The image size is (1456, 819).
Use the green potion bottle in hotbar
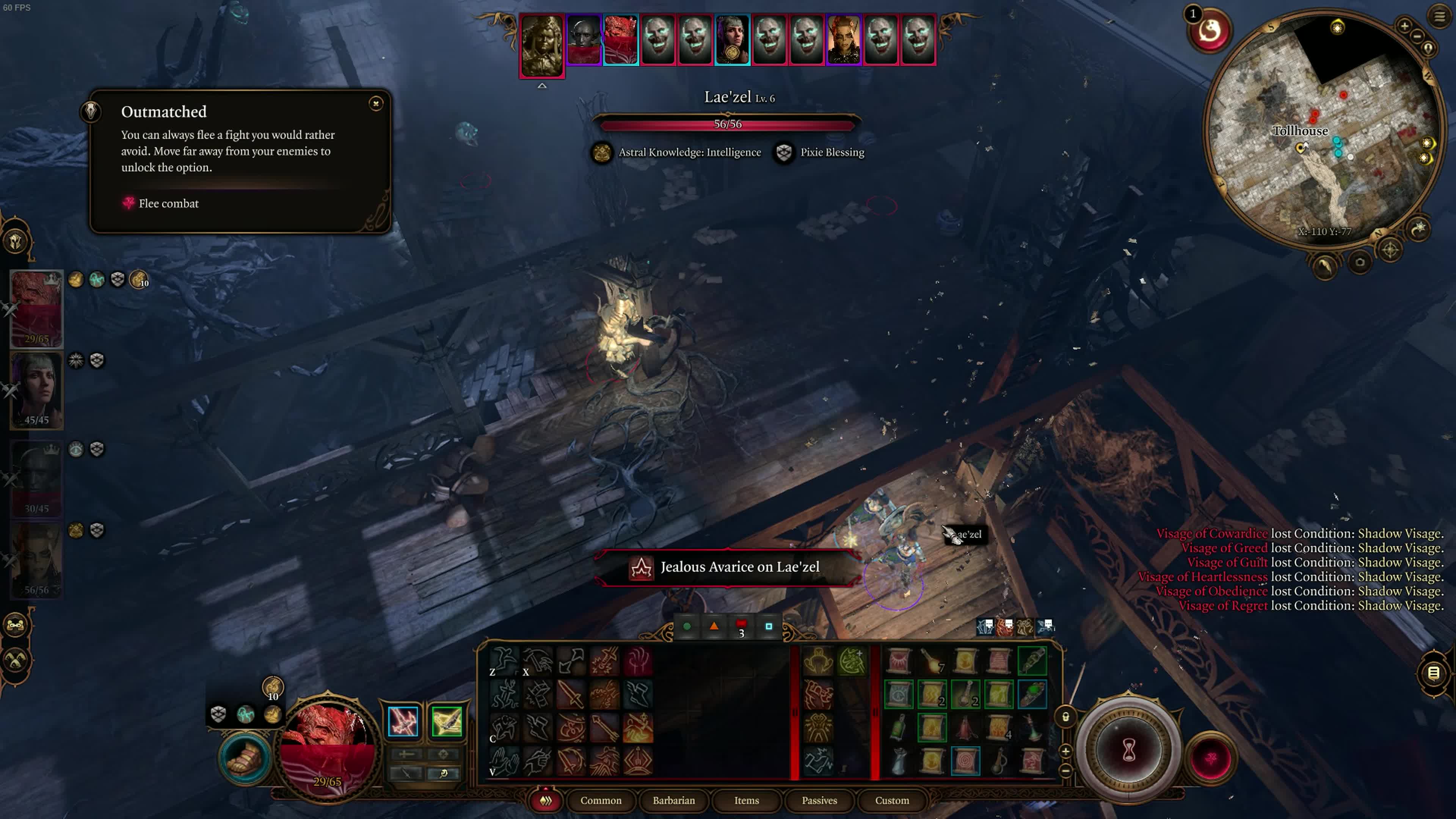tap(898, 728)
